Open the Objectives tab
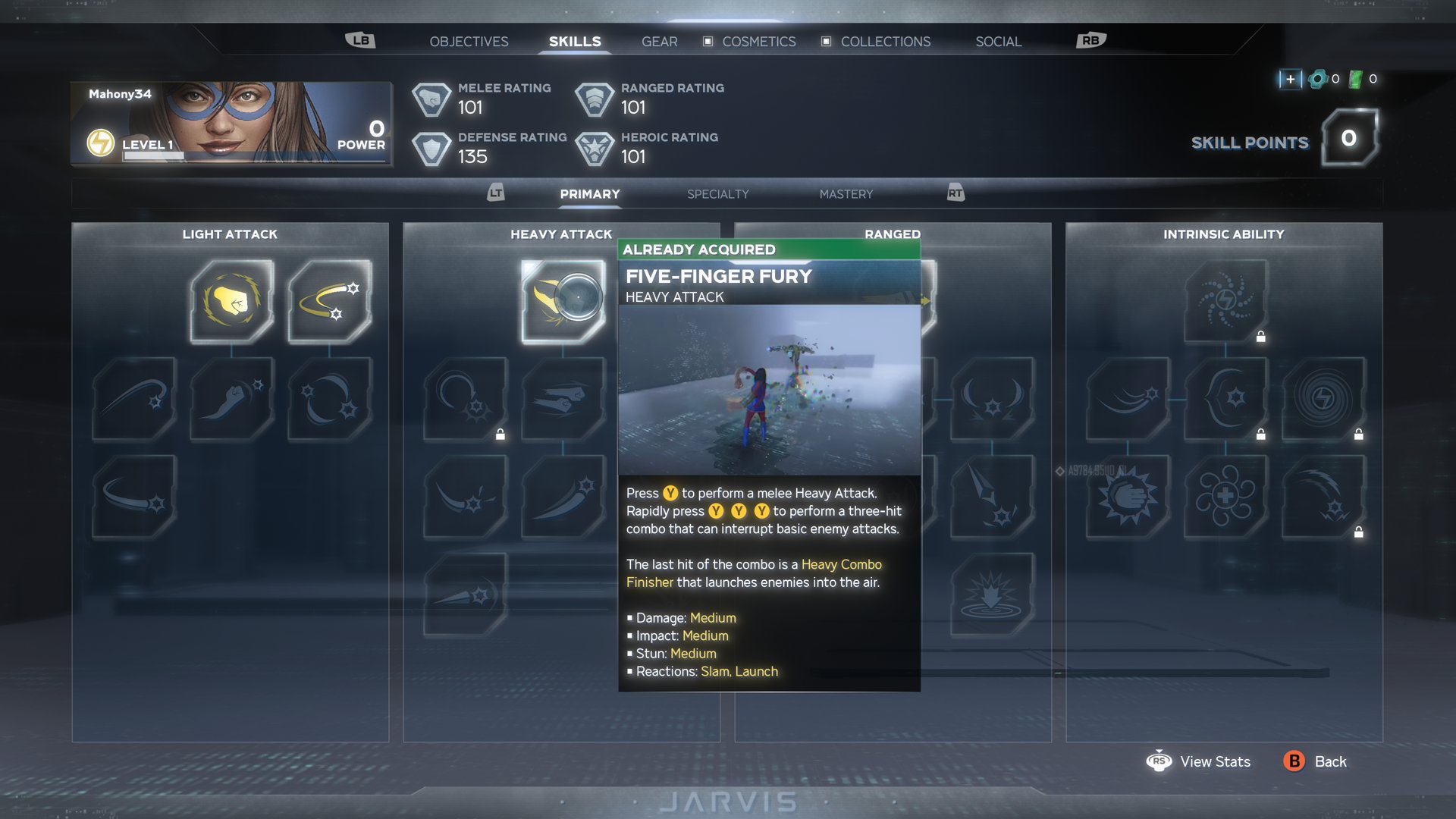 (469, 42)
